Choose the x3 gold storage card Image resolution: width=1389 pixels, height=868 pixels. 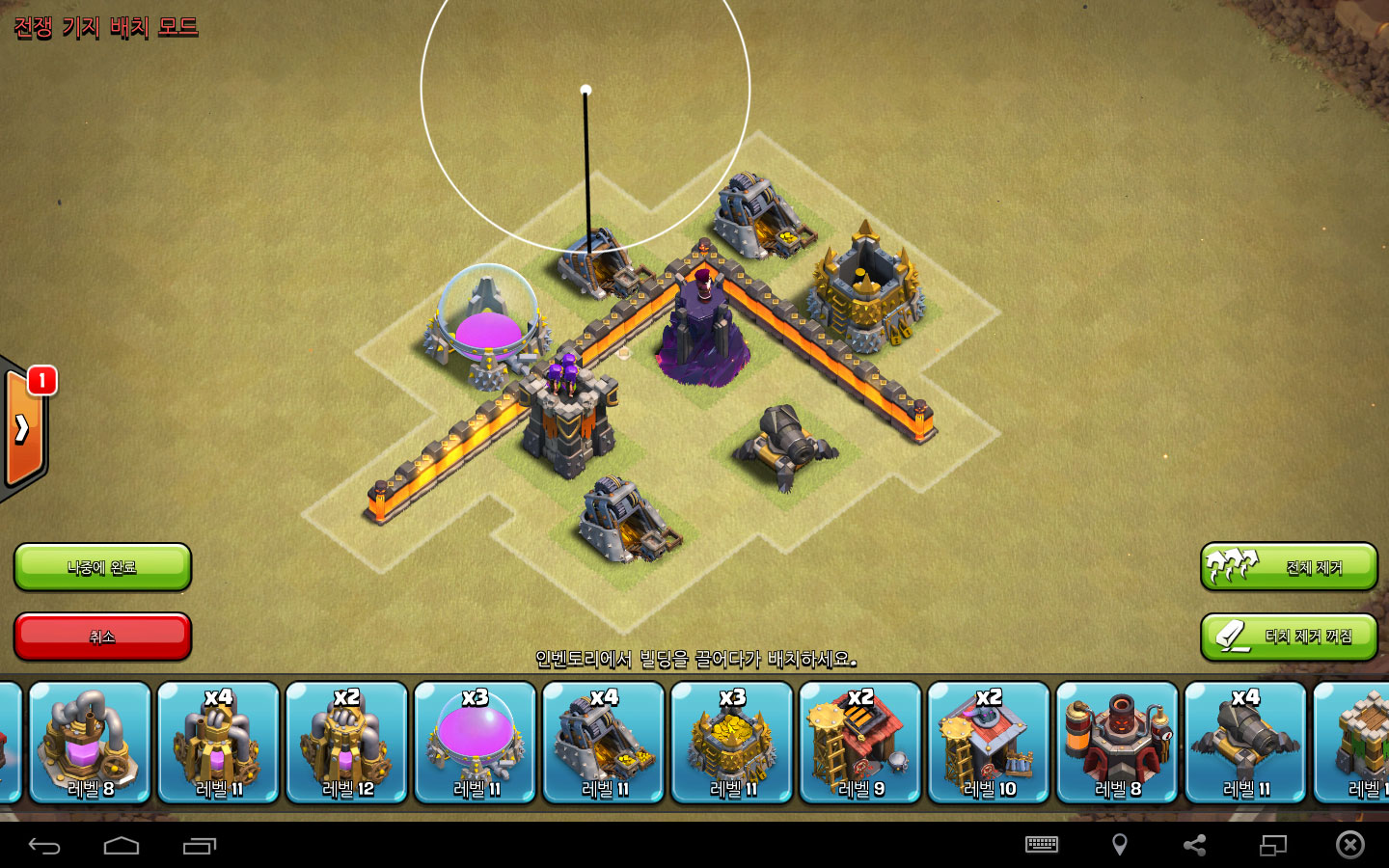tap(731, 743)
